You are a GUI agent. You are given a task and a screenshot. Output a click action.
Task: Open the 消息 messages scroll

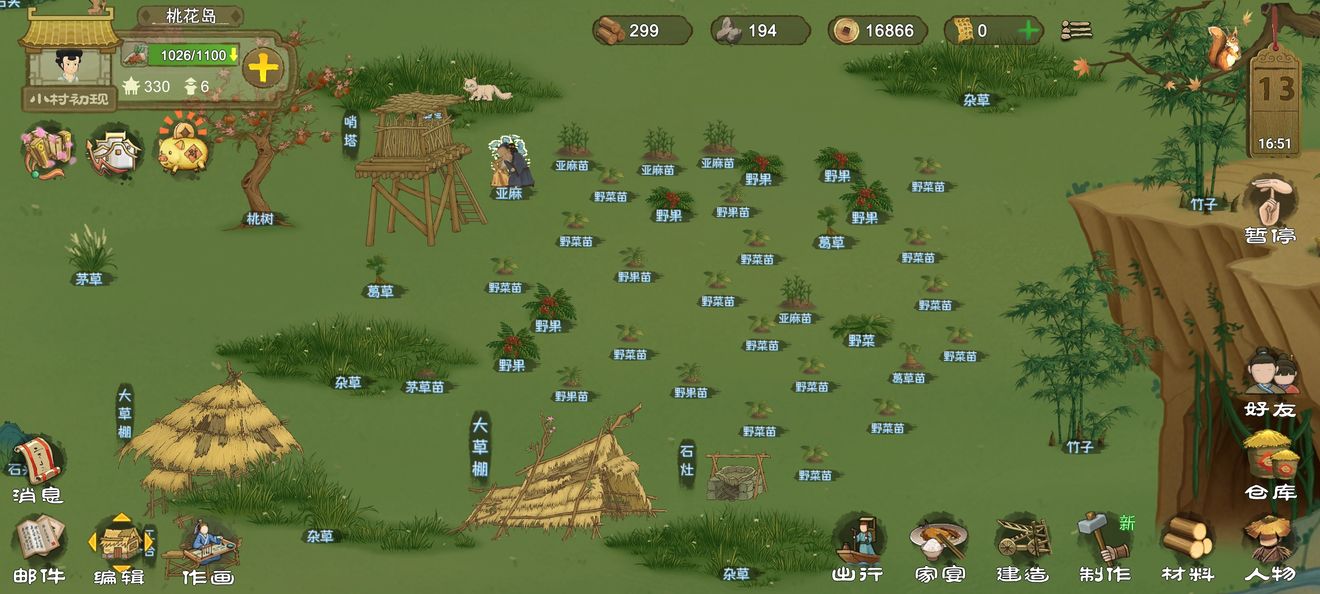38,470
